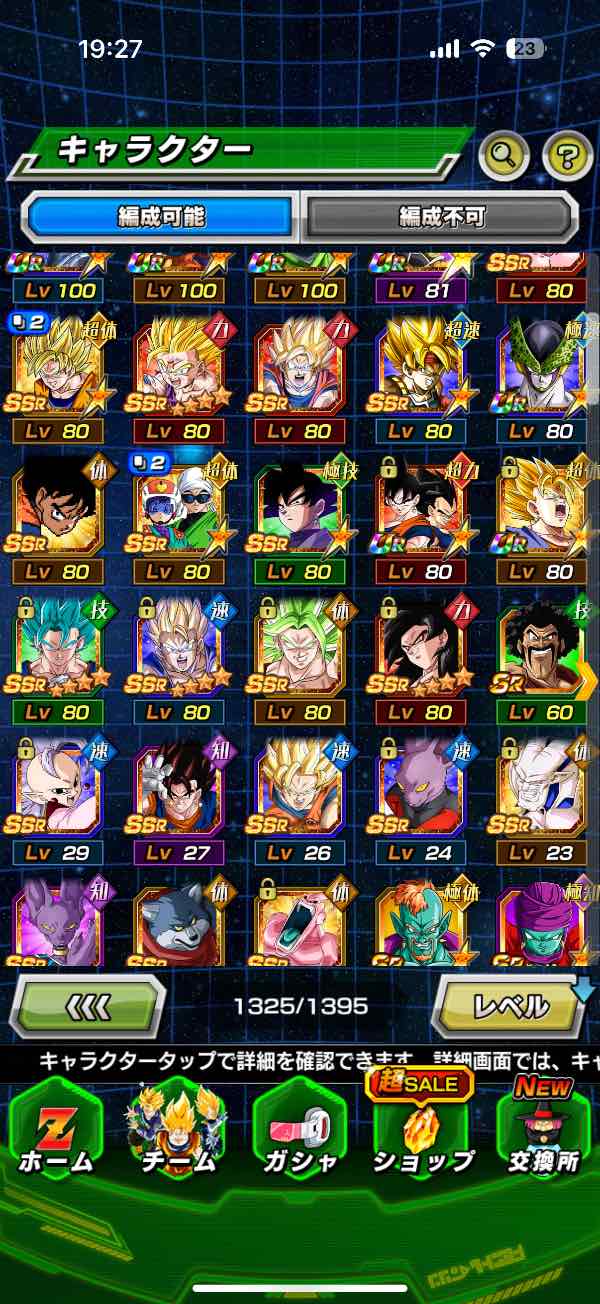Open the チーム menu
This screenshot has width=600, height=1304.
[x=177, y=1130]
